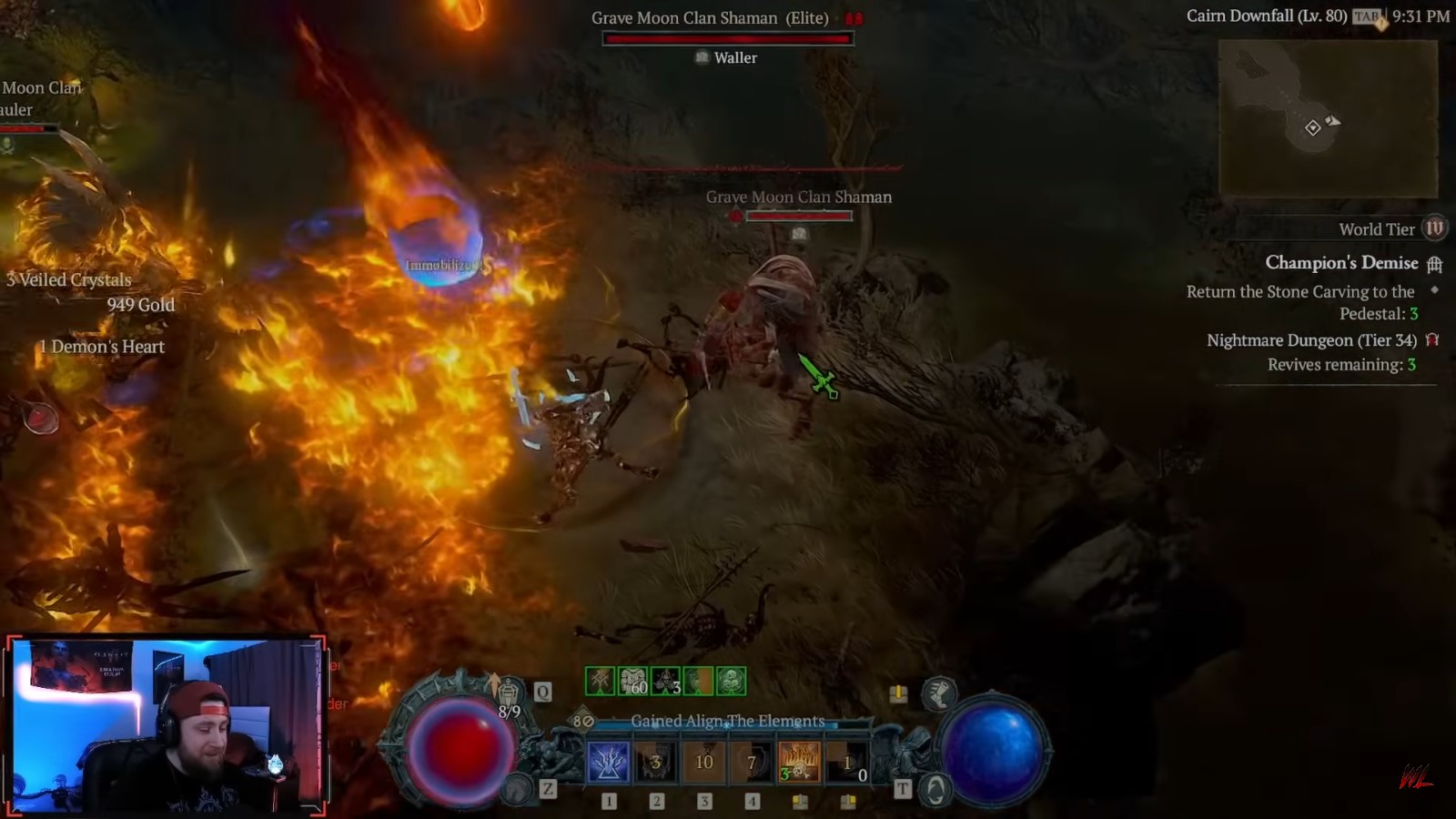Expand the minimap with the TAB prompt
Screen dimensions: 1456x819
pyautogui.click(x=1365, y=15)
